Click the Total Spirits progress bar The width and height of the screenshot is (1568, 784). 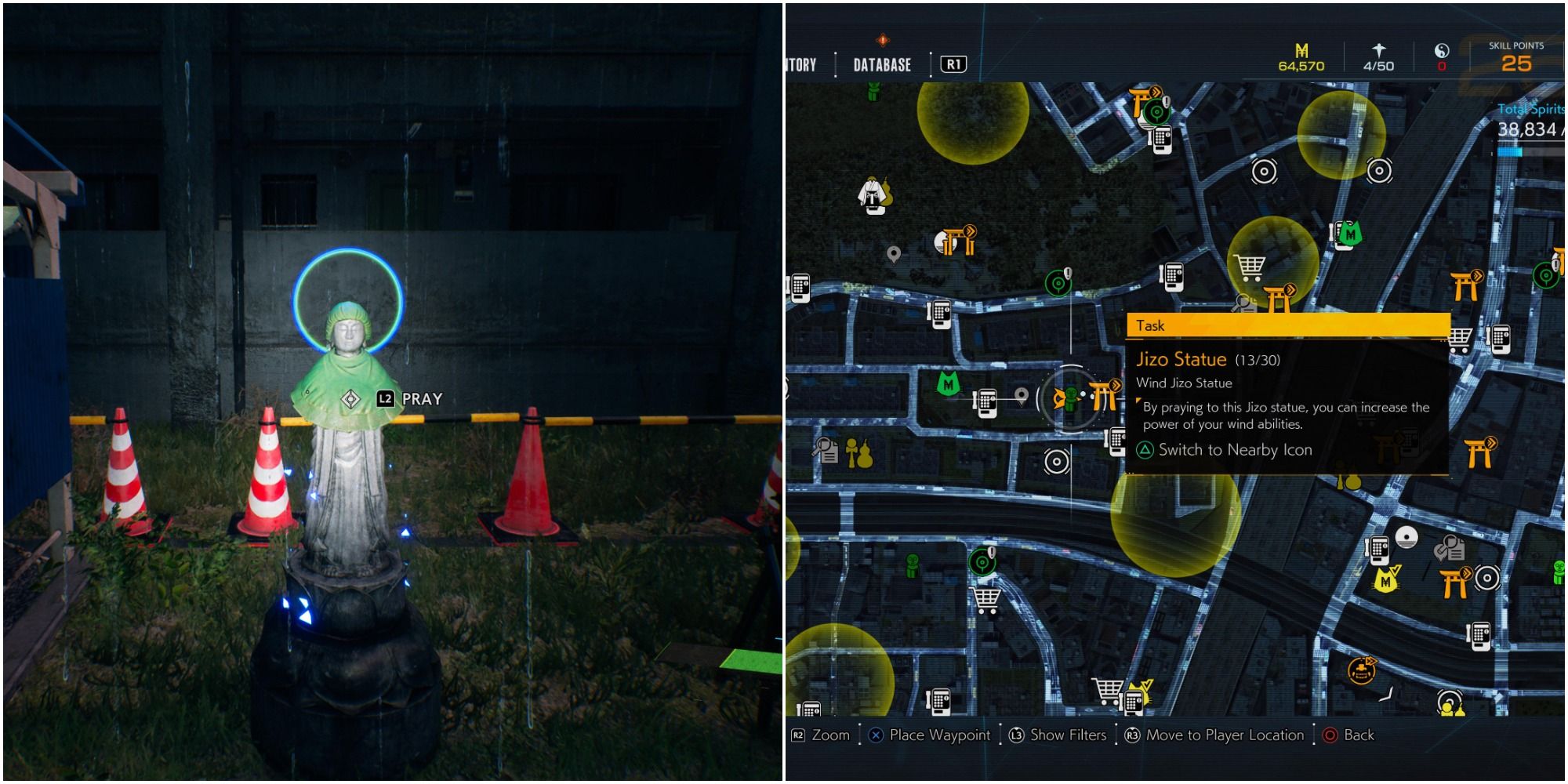point(1510,153)
